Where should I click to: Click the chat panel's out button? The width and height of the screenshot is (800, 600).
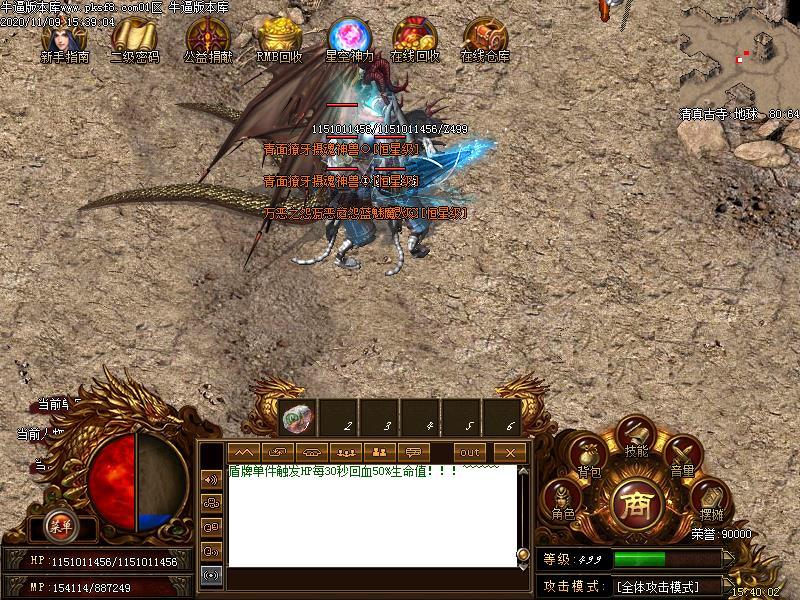pos(470,452)
